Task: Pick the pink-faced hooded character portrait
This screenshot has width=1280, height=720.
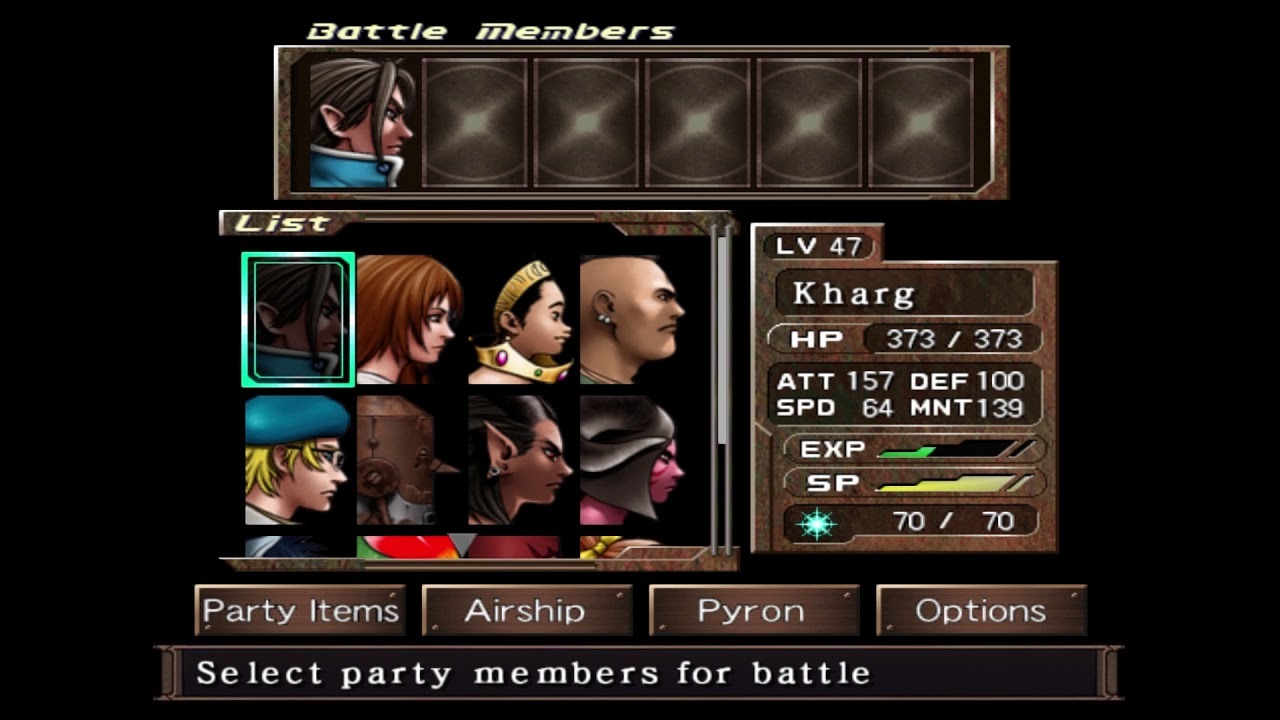Action: (x=630, y=459)
